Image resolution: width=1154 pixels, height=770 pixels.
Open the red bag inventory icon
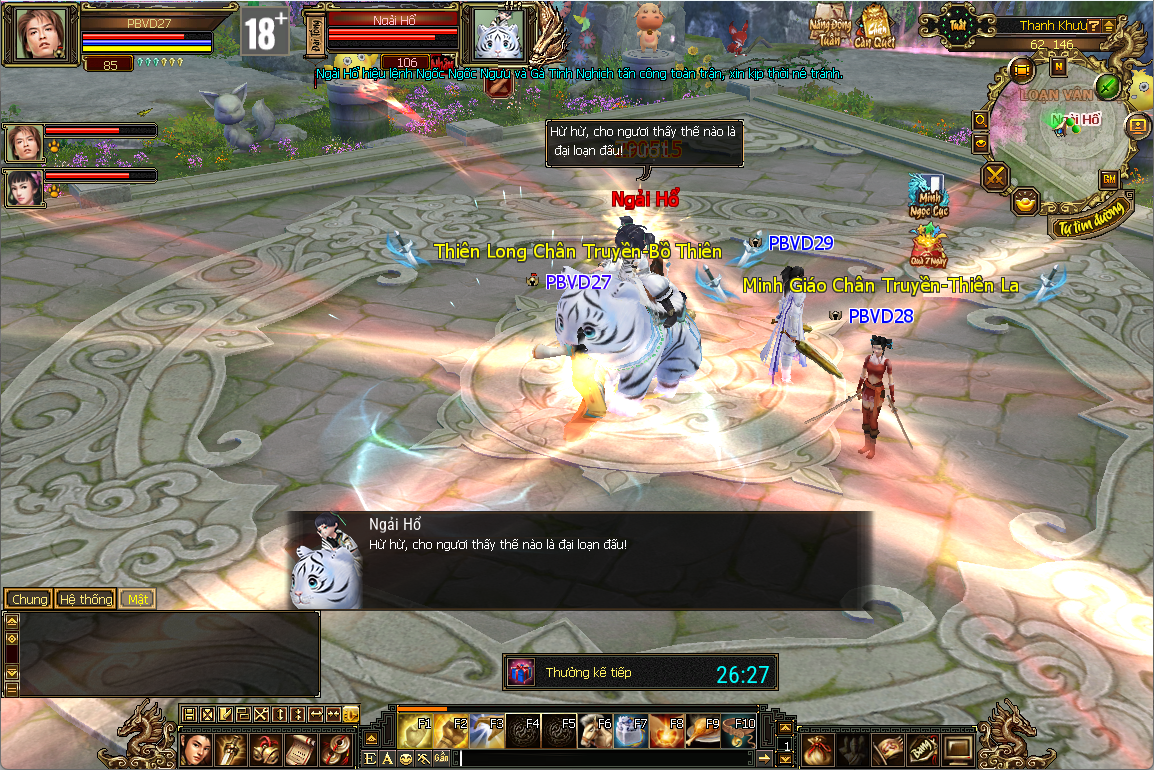(817, 747)
